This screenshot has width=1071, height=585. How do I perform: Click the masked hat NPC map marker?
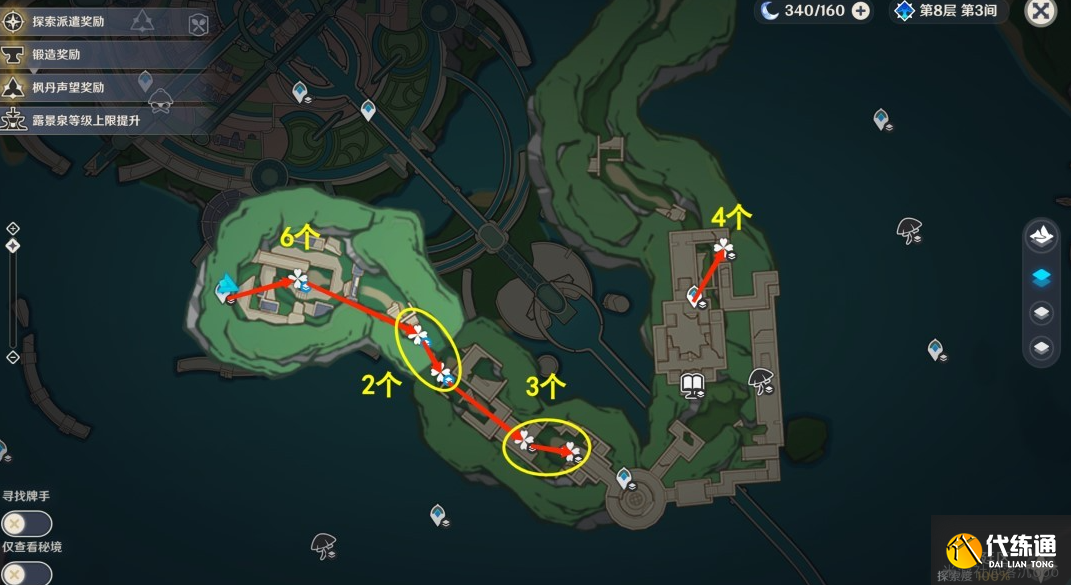pyautogui.click(x=160, y=102)
